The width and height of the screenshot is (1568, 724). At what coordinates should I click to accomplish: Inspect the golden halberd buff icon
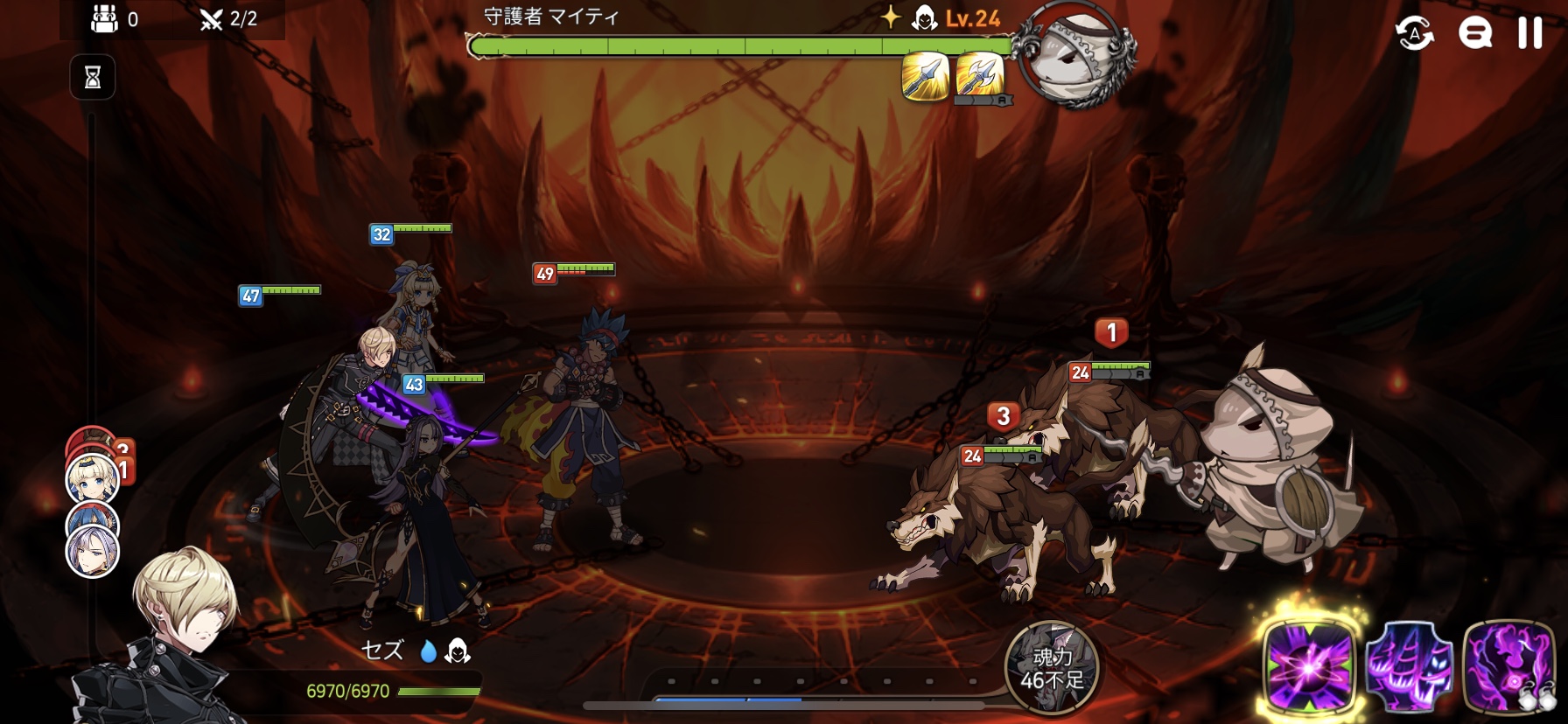[979, 75]
